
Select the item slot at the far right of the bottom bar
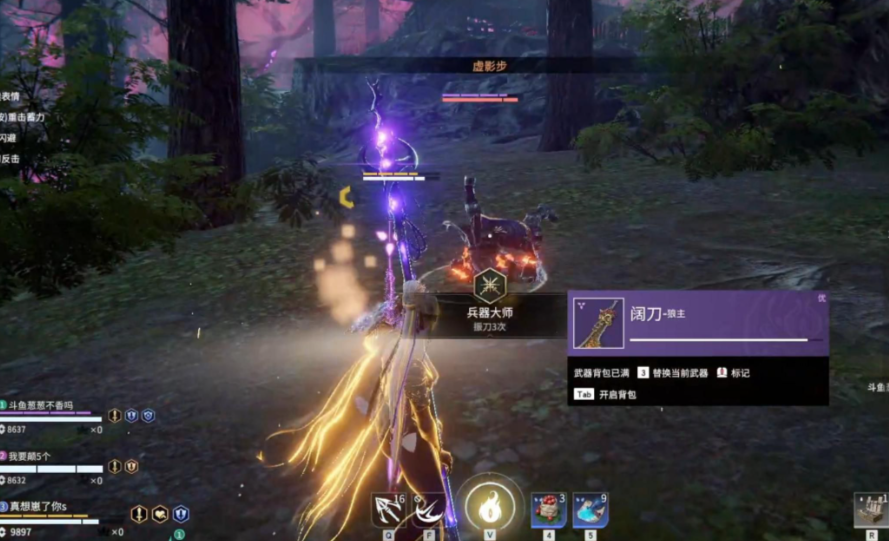point(872,510)
